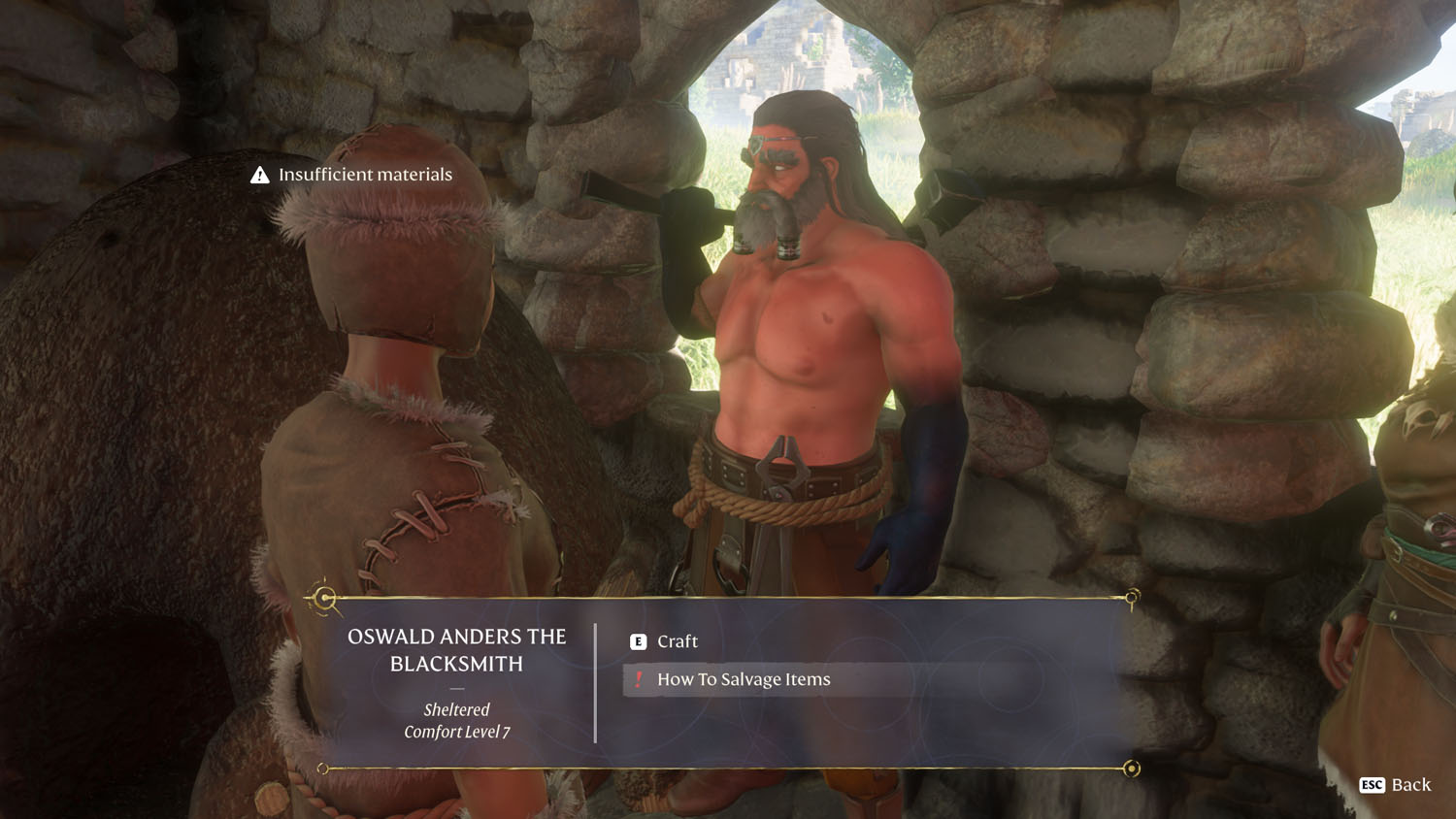
Task: Select the How To Salvage Items option
Action: pos(743,679)
